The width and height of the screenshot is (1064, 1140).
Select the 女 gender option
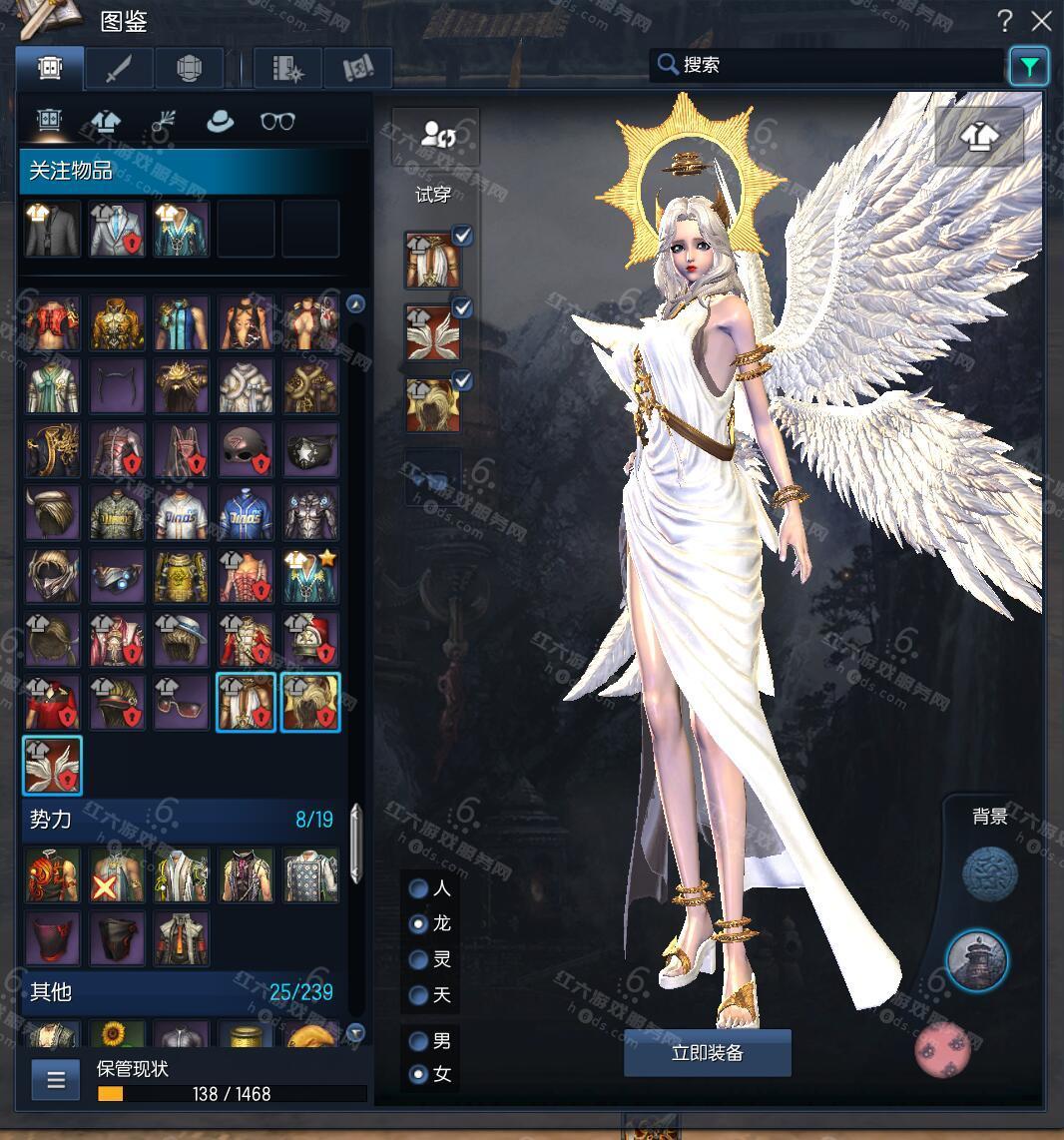(x=419, y=1075)
